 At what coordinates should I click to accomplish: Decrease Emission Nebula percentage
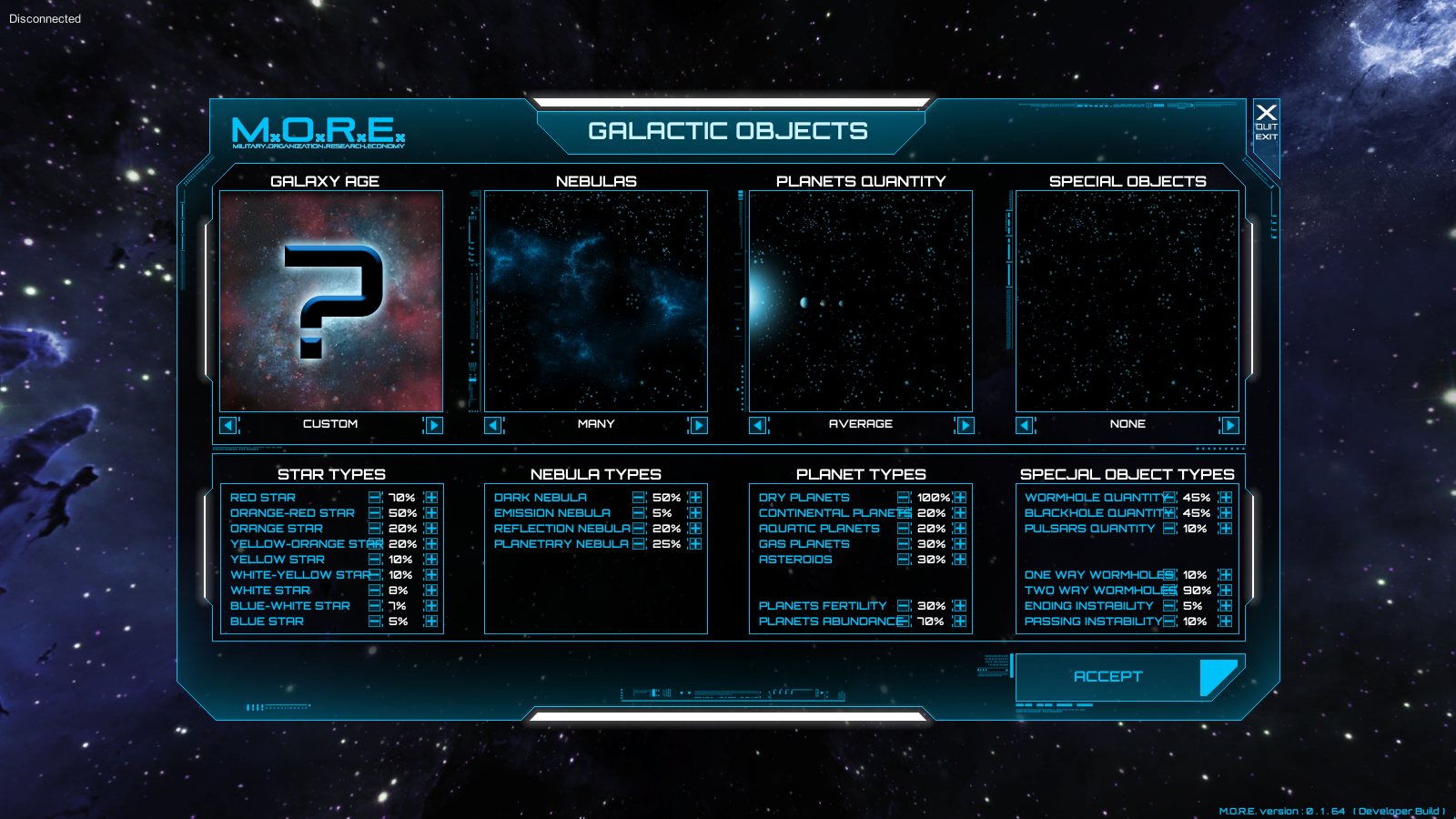[x=640, y=513]
